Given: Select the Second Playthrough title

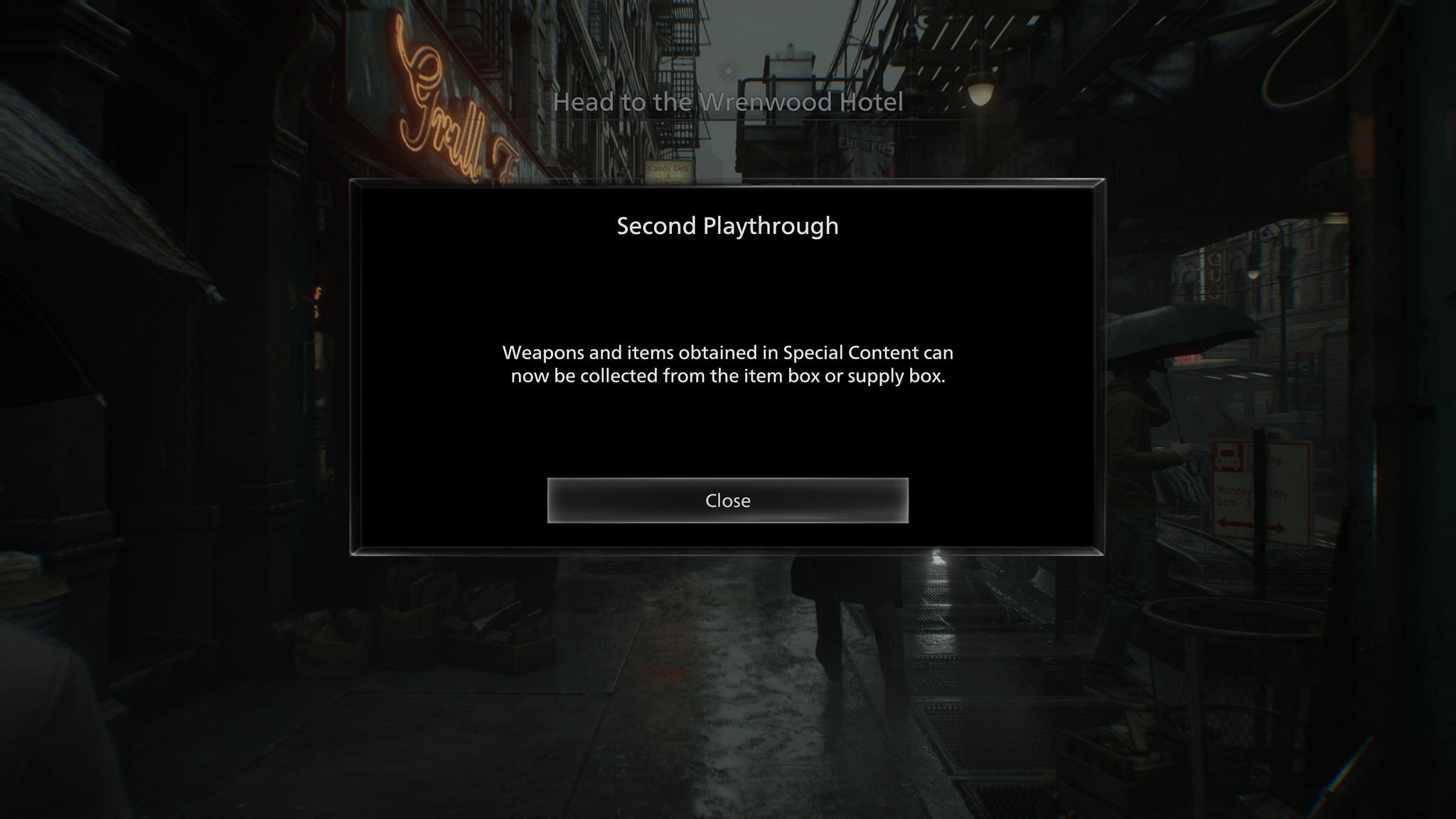Looking at the screenshot, I should [727, 227].
